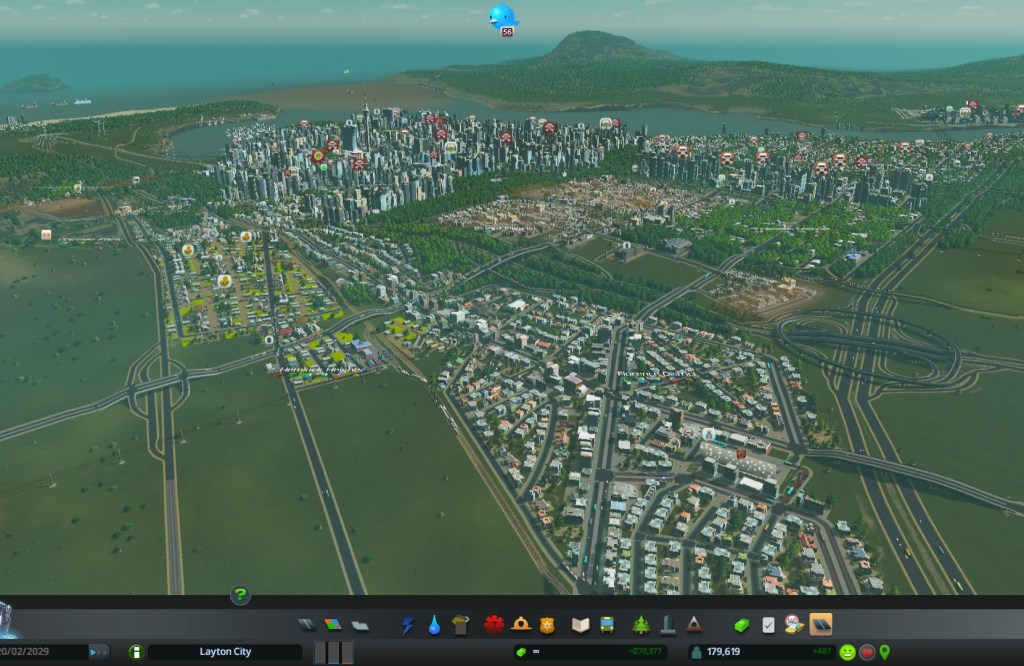Change the game speed arrows
The image size is (1024, 666).
coord(99,652)
